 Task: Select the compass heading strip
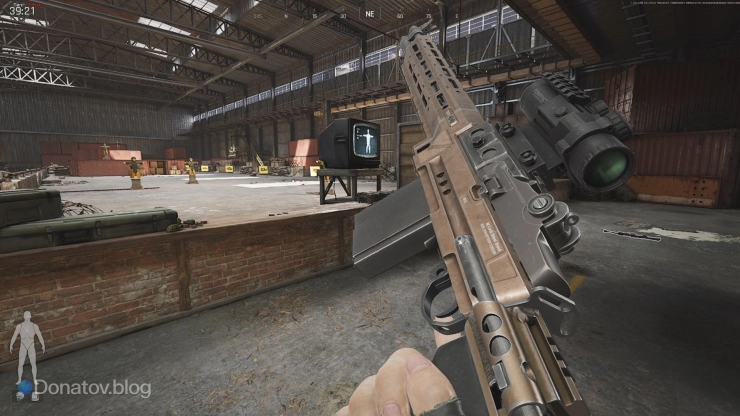pos(370,15)
